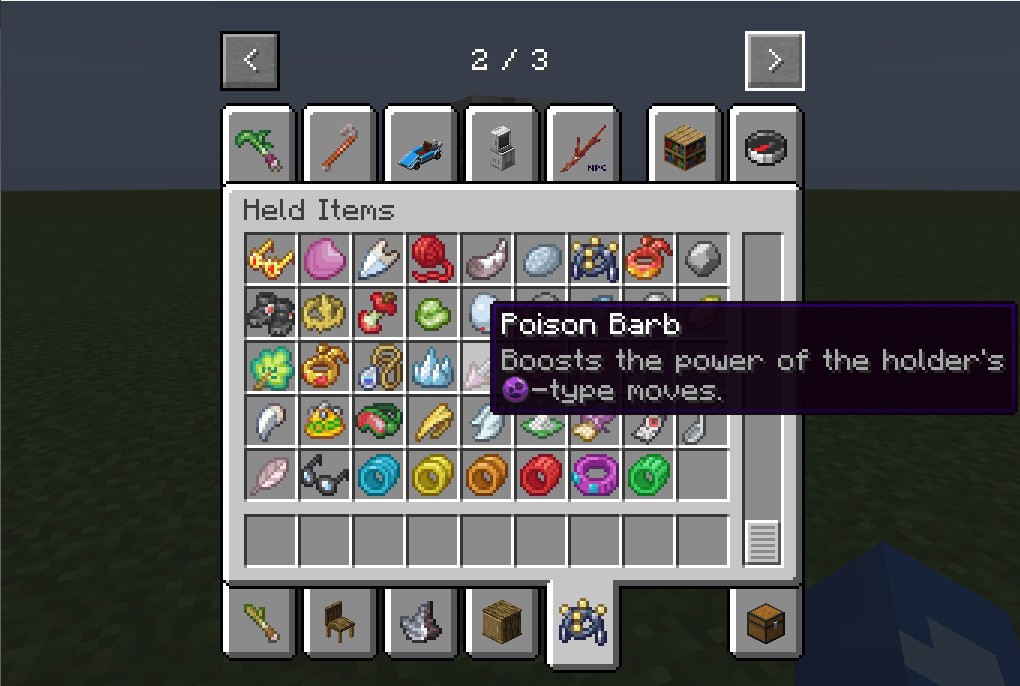Select the blue ice crystal item
Screen dimensions: 1020x686
[433, 367]
